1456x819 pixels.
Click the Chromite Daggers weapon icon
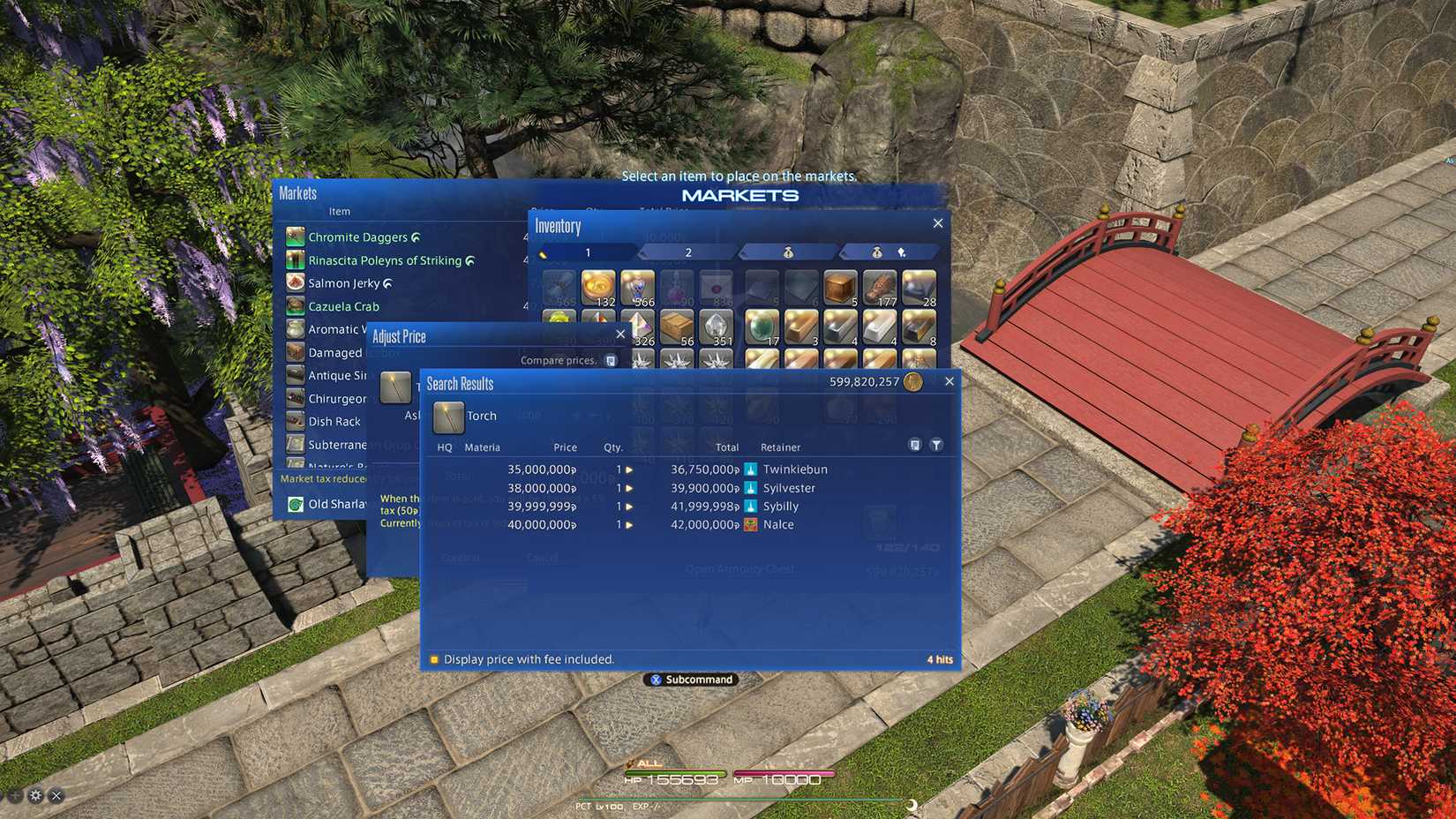click(x=295, y=237)
